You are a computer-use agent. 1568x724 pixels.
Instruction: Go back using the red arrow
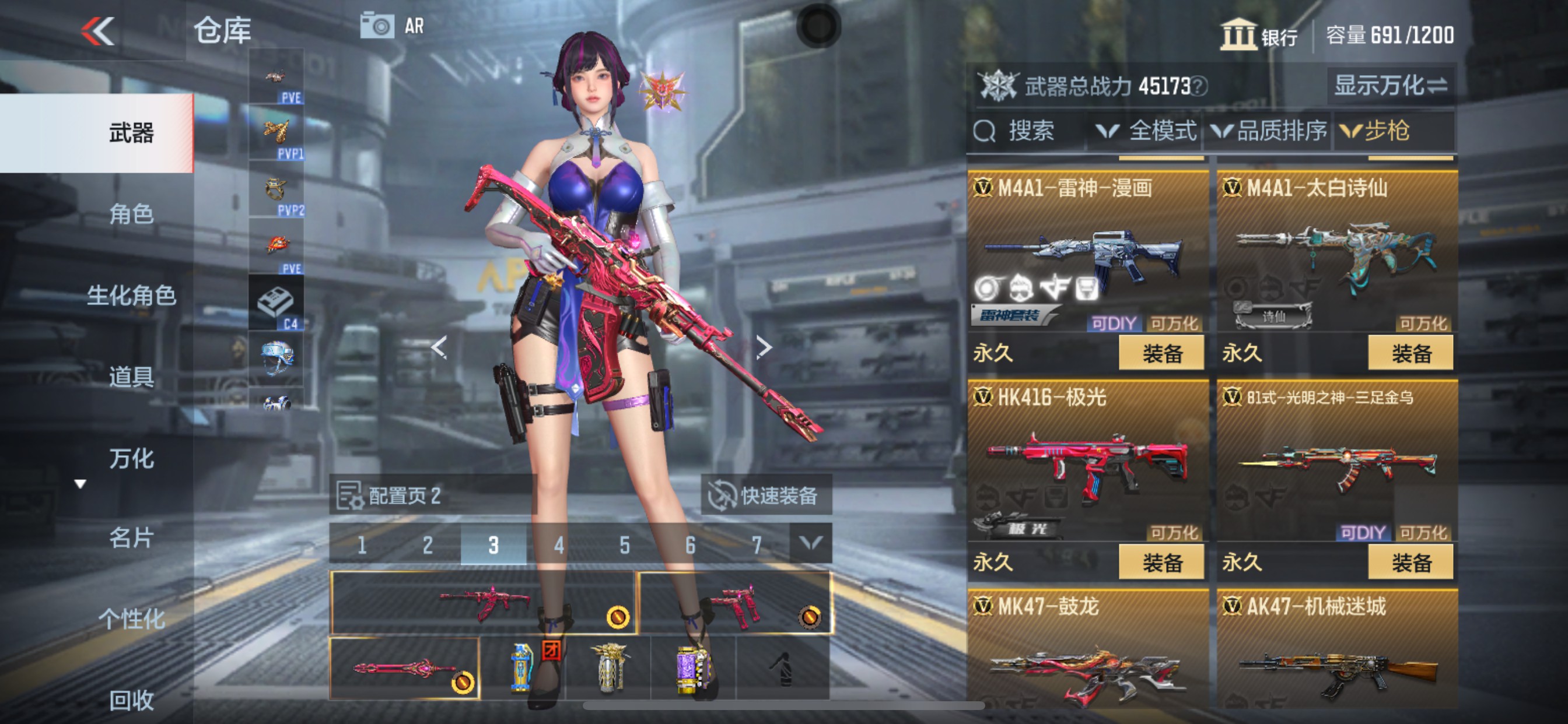(98, 30)
